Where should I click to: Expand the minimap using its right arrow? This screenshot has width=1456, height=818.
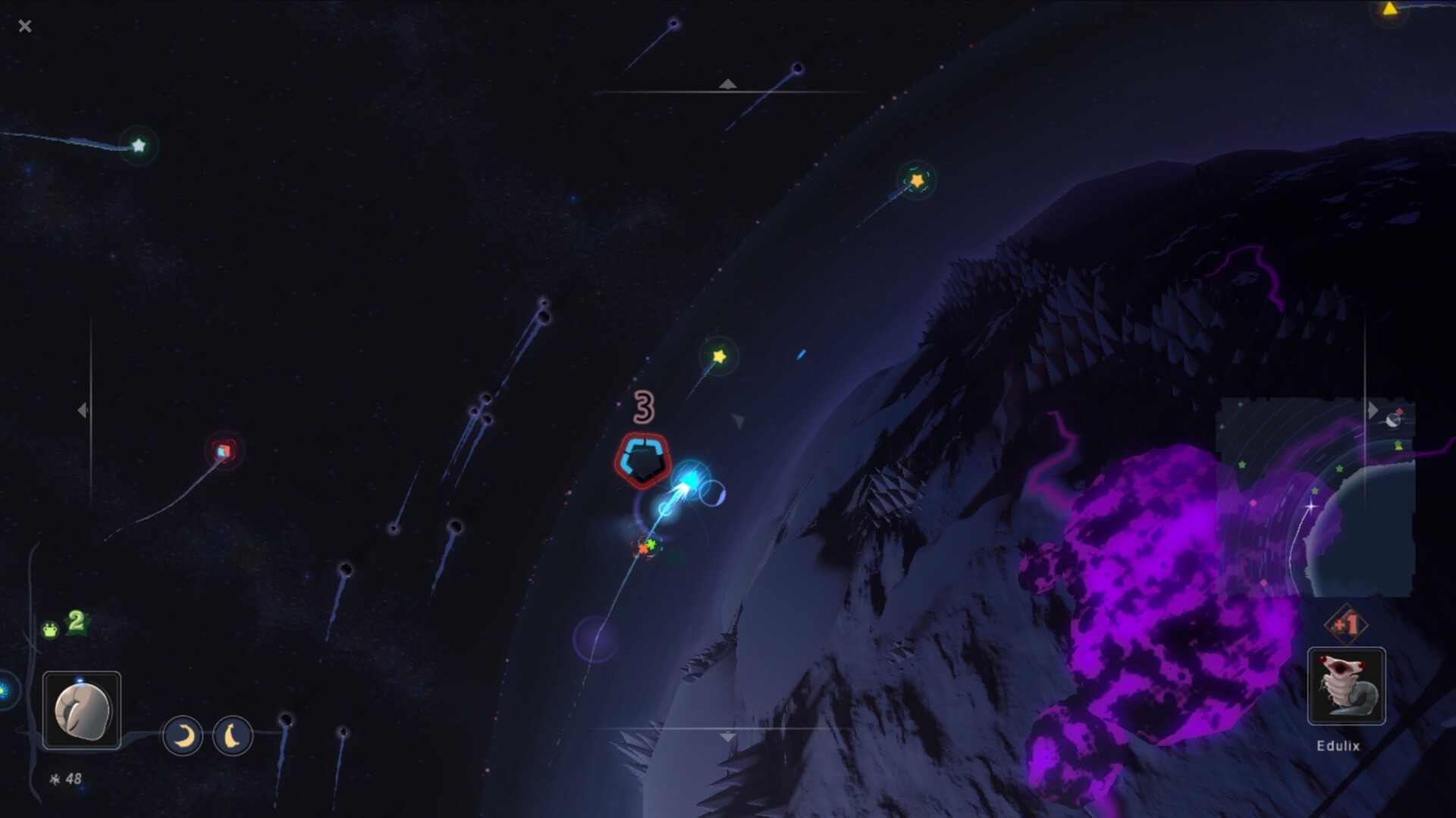click(1373, 410)
